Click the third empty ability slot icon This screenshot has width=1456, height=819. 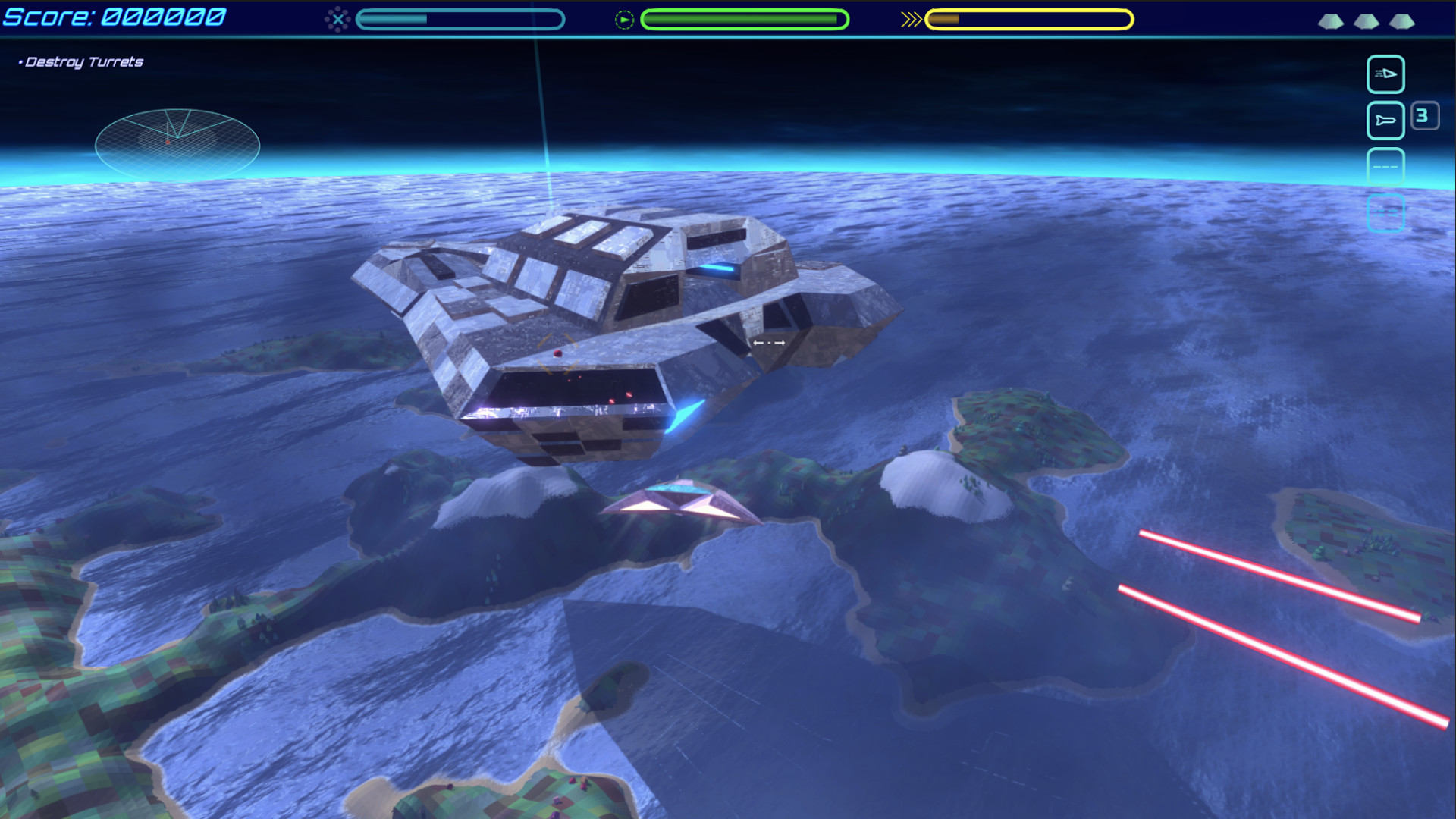[1385, 167]
